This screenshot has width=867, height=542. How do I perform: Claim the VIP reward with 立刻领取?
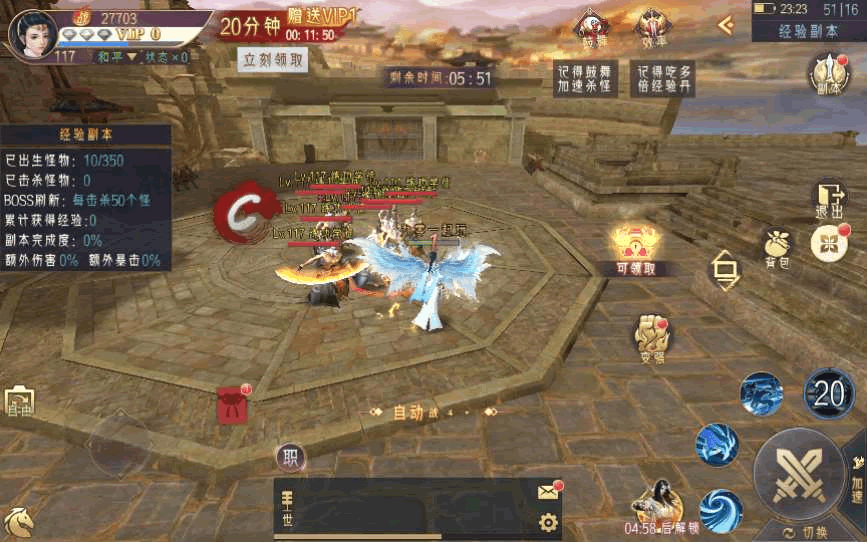pos(273,59)
